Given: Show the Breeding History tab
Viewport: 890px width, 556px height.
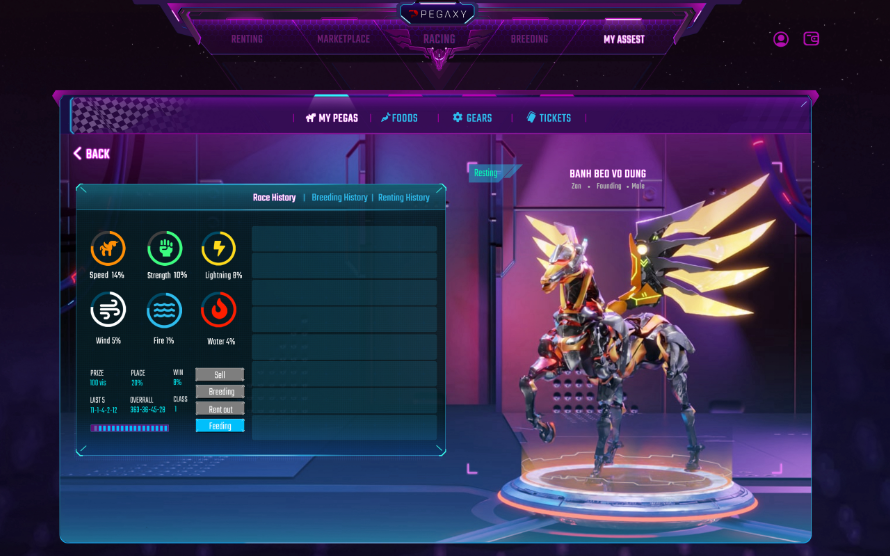Looking at the screenshot, I should coord(339,198).
